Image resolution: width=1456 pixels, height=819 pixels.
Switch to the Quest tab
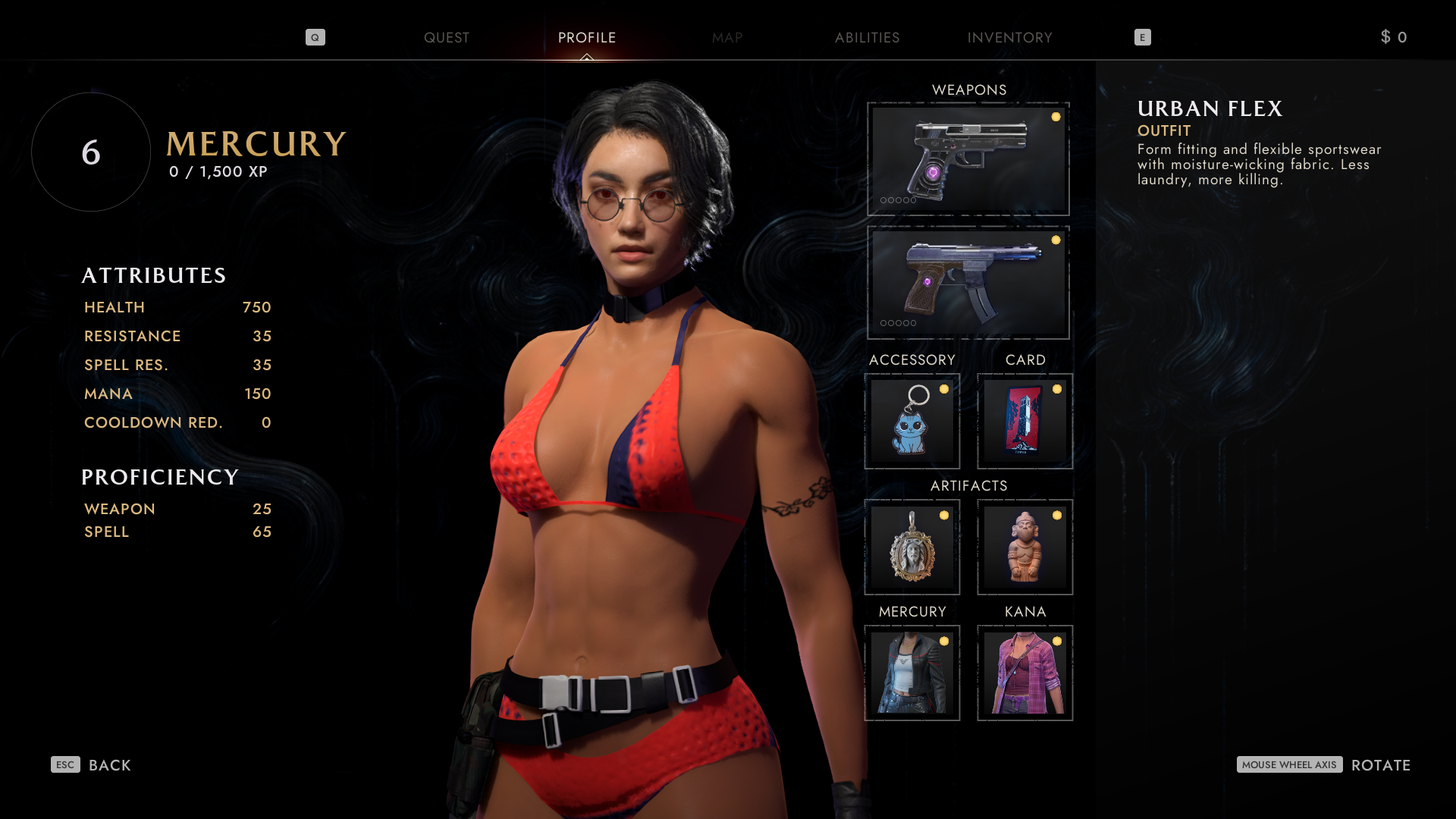coord(446,38)
